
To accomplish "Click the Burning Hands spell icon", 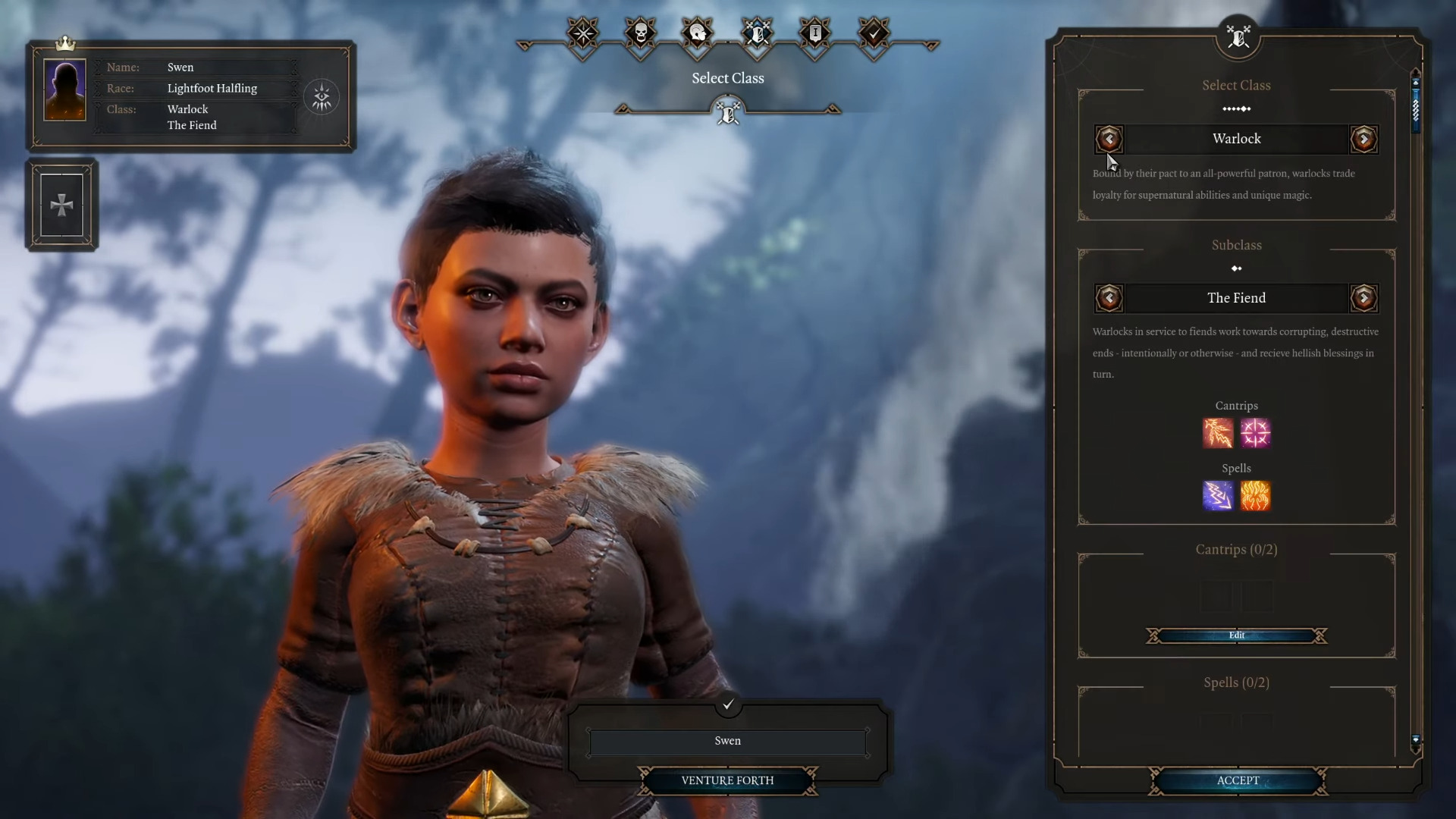I will click(1256, 497).
